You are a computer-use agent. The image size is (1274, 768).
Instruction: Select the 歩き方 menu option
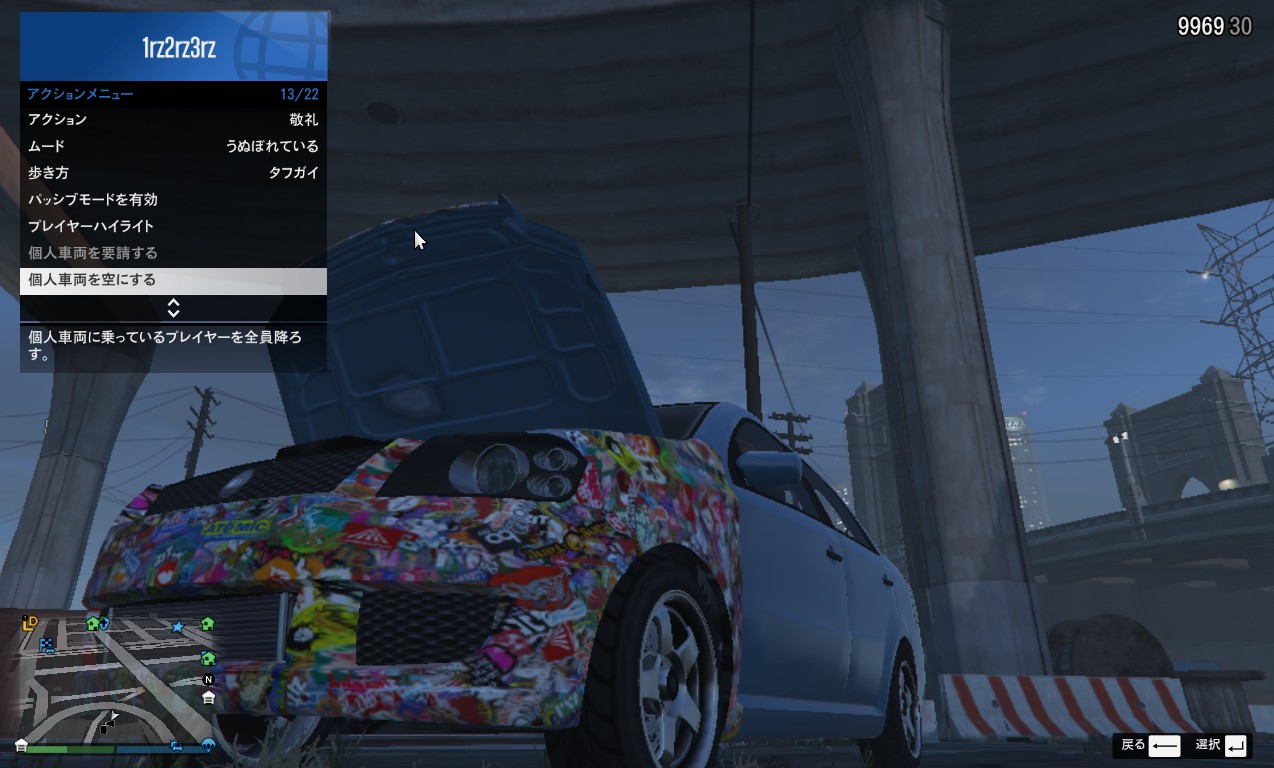pos(173,173)
